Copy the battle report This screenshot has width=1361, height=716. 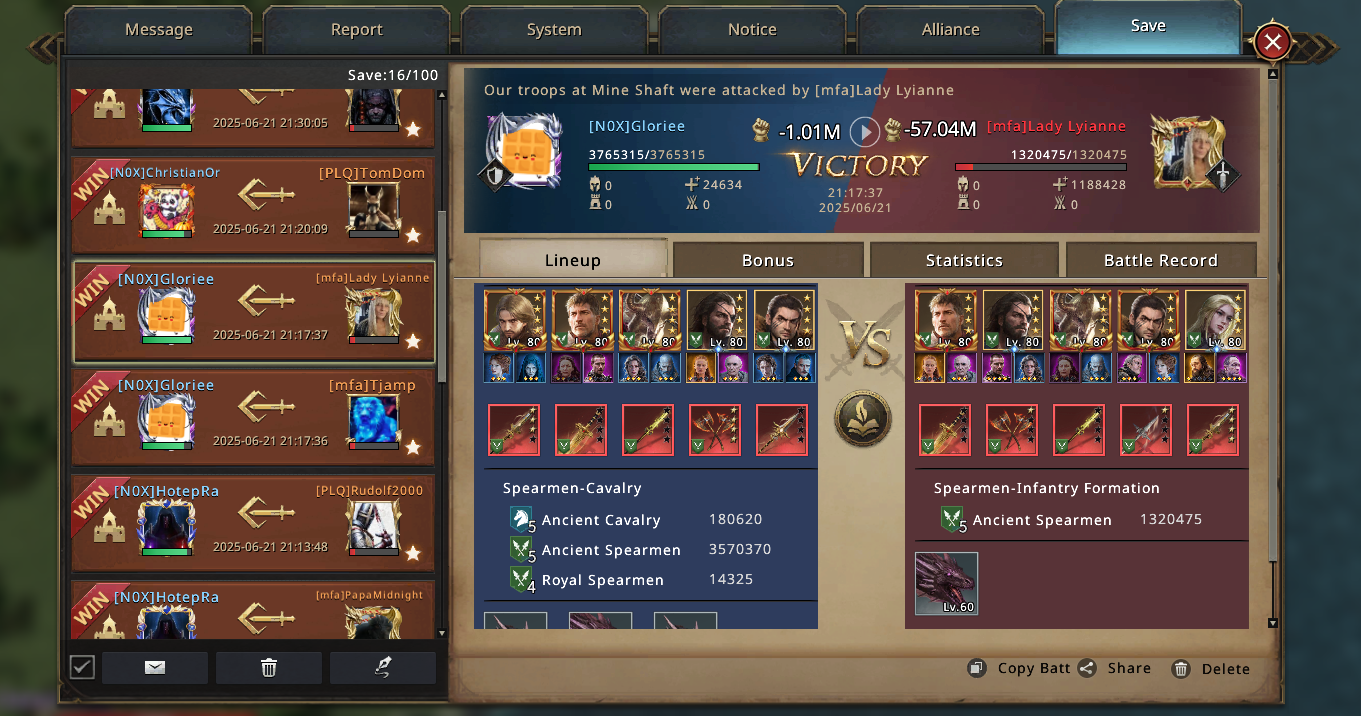[x=1022, y=668]
